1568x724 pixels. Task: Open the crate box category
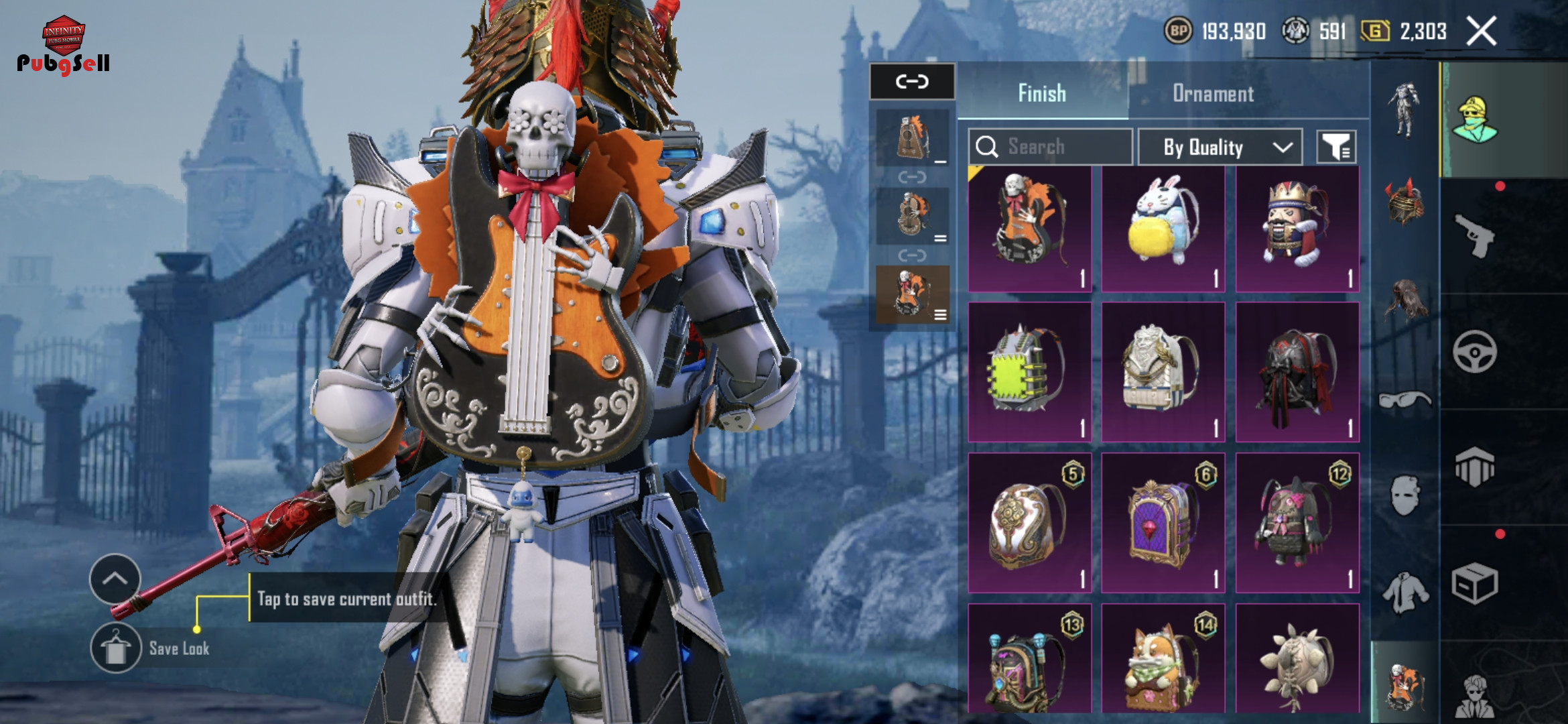[1474, 584]
